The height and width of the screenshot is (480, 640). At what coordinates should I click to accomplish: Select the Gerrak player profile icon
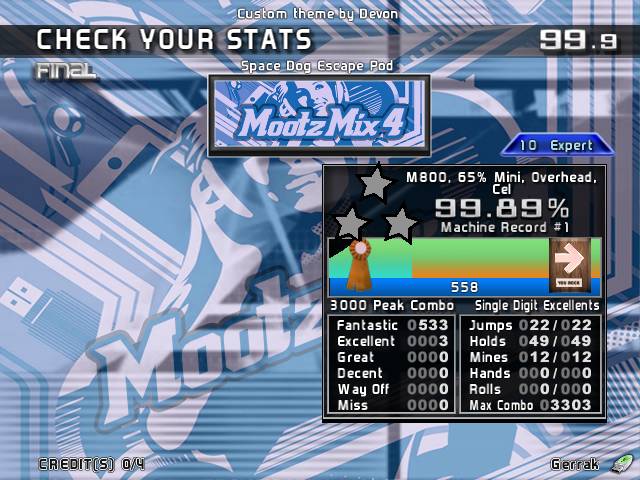(622, 464)
